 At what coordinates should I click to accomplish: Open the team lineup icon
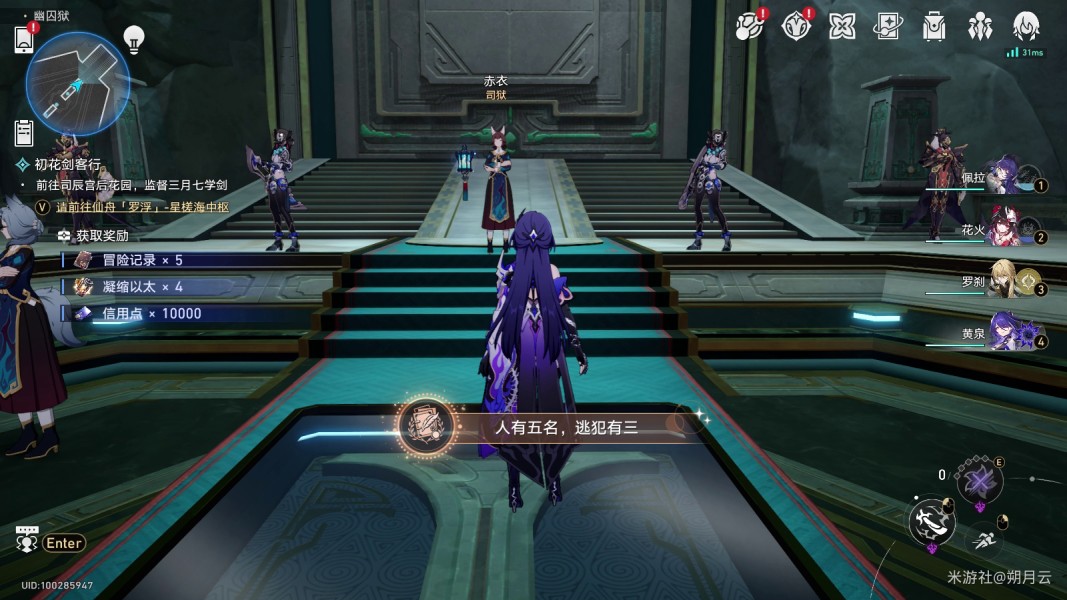point(980,26)
